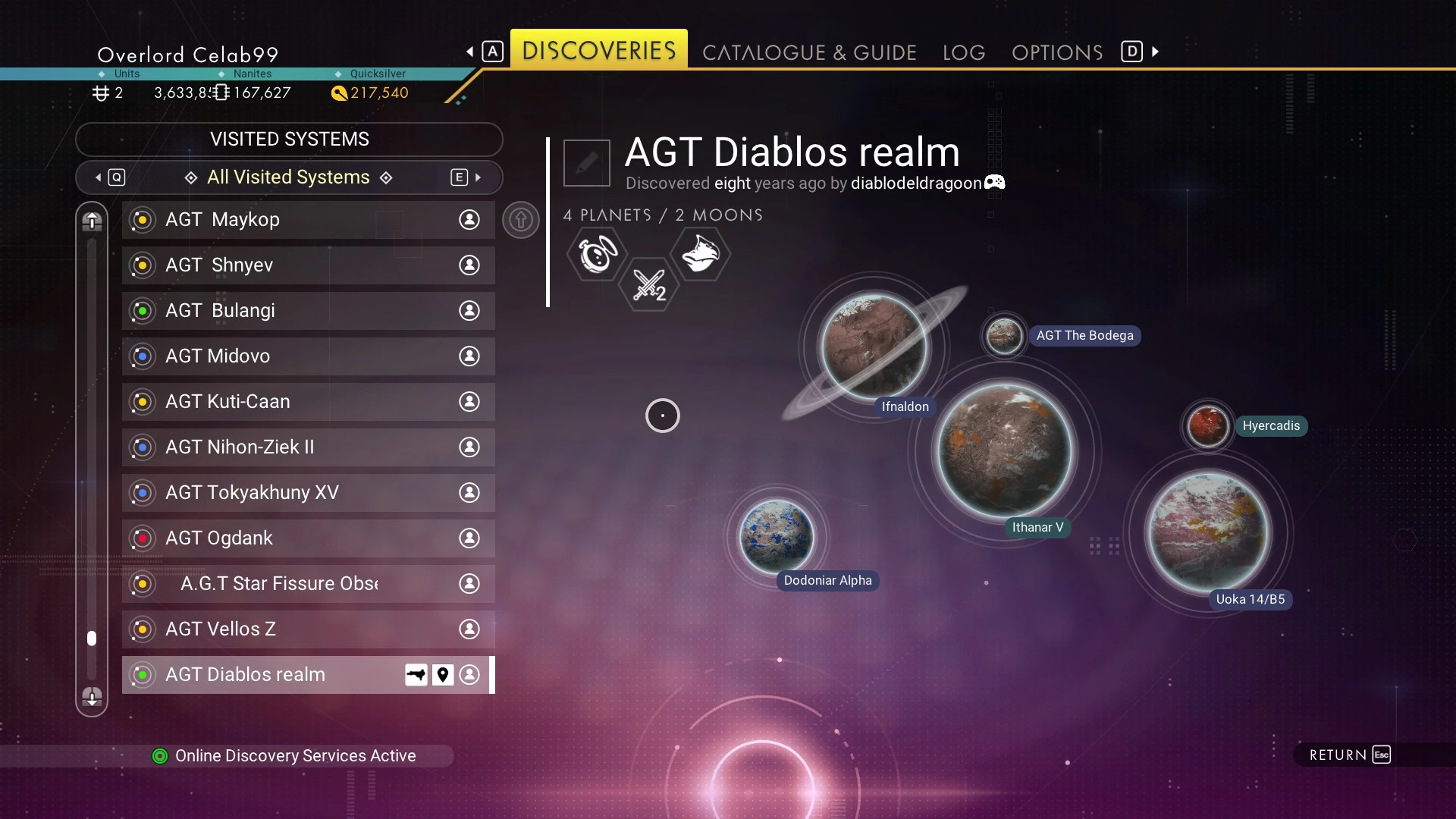Choose the red moon Hyercadis

1207,425
